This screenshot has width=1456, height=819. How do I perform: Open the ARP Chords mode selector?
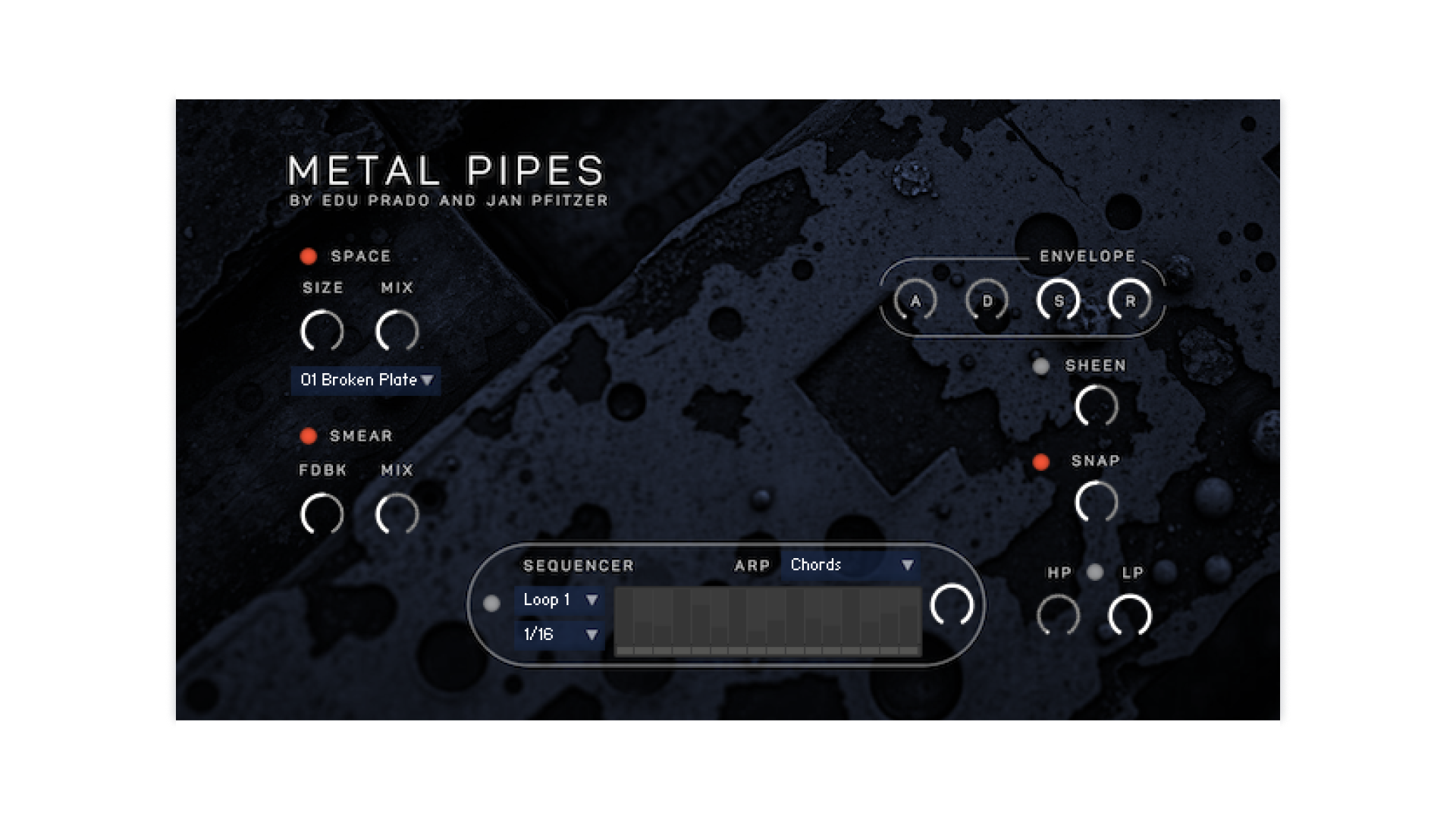tap(849, 565)
